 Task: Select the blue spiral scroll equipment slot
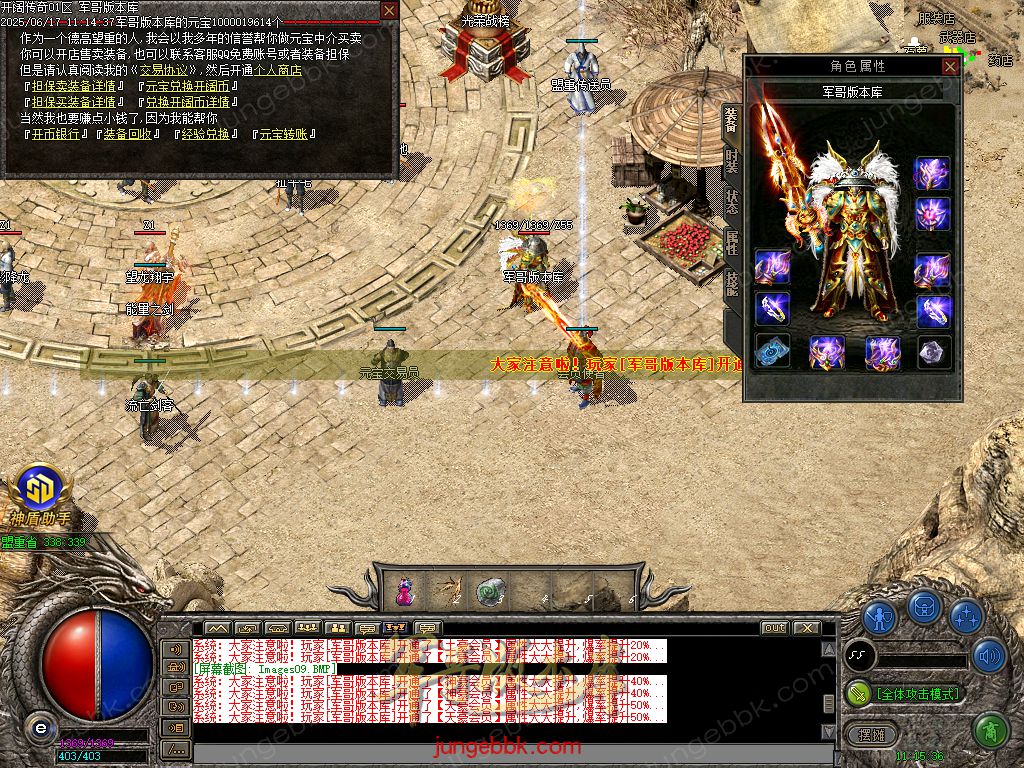pos(772,351)
